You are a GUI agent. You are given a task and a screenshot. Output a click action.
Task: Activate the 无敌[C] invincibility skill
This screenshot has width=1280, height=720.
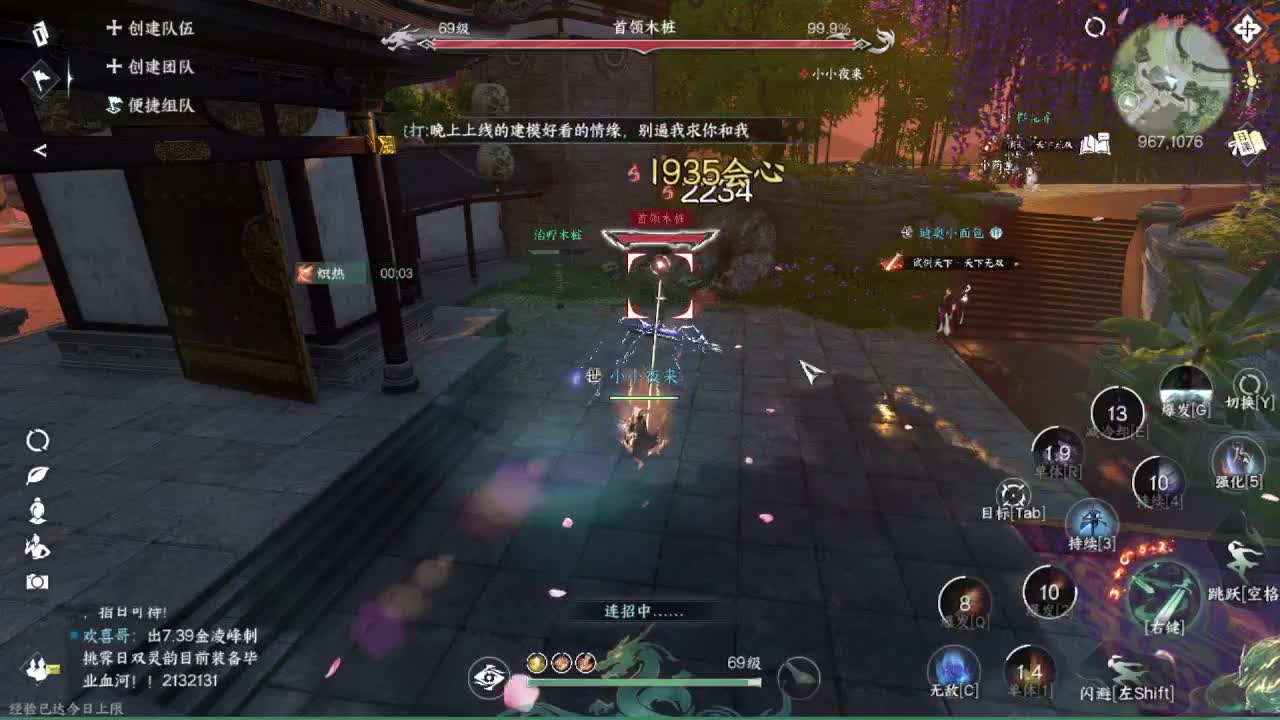pos(954,670)
